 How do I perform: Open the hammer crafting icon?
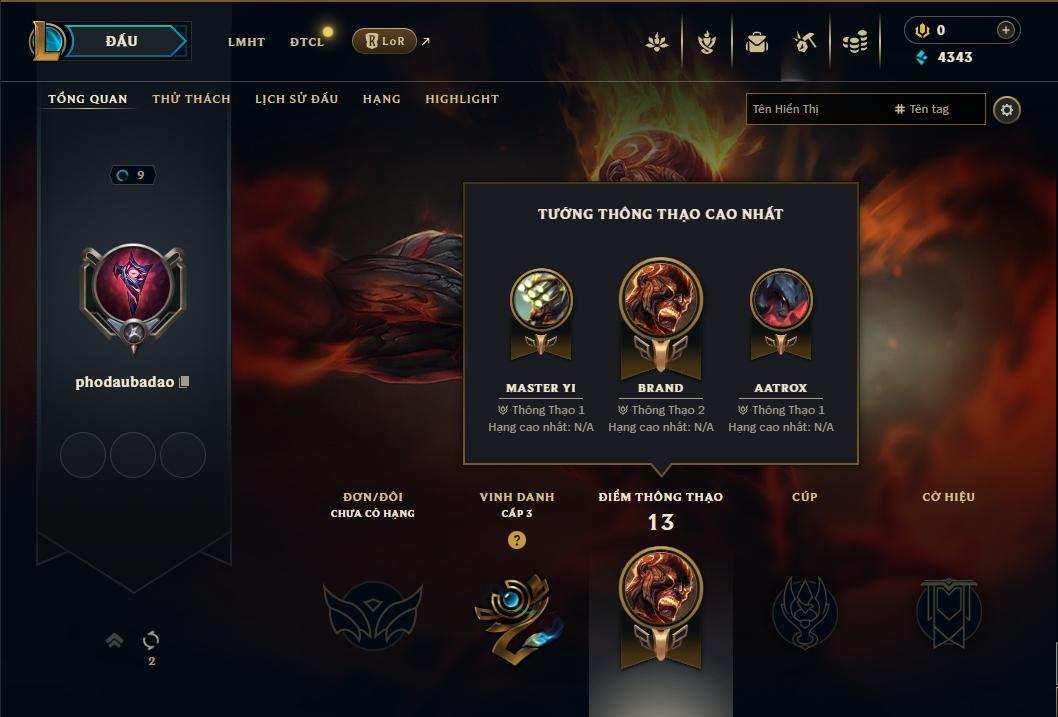tap(805, 42)
